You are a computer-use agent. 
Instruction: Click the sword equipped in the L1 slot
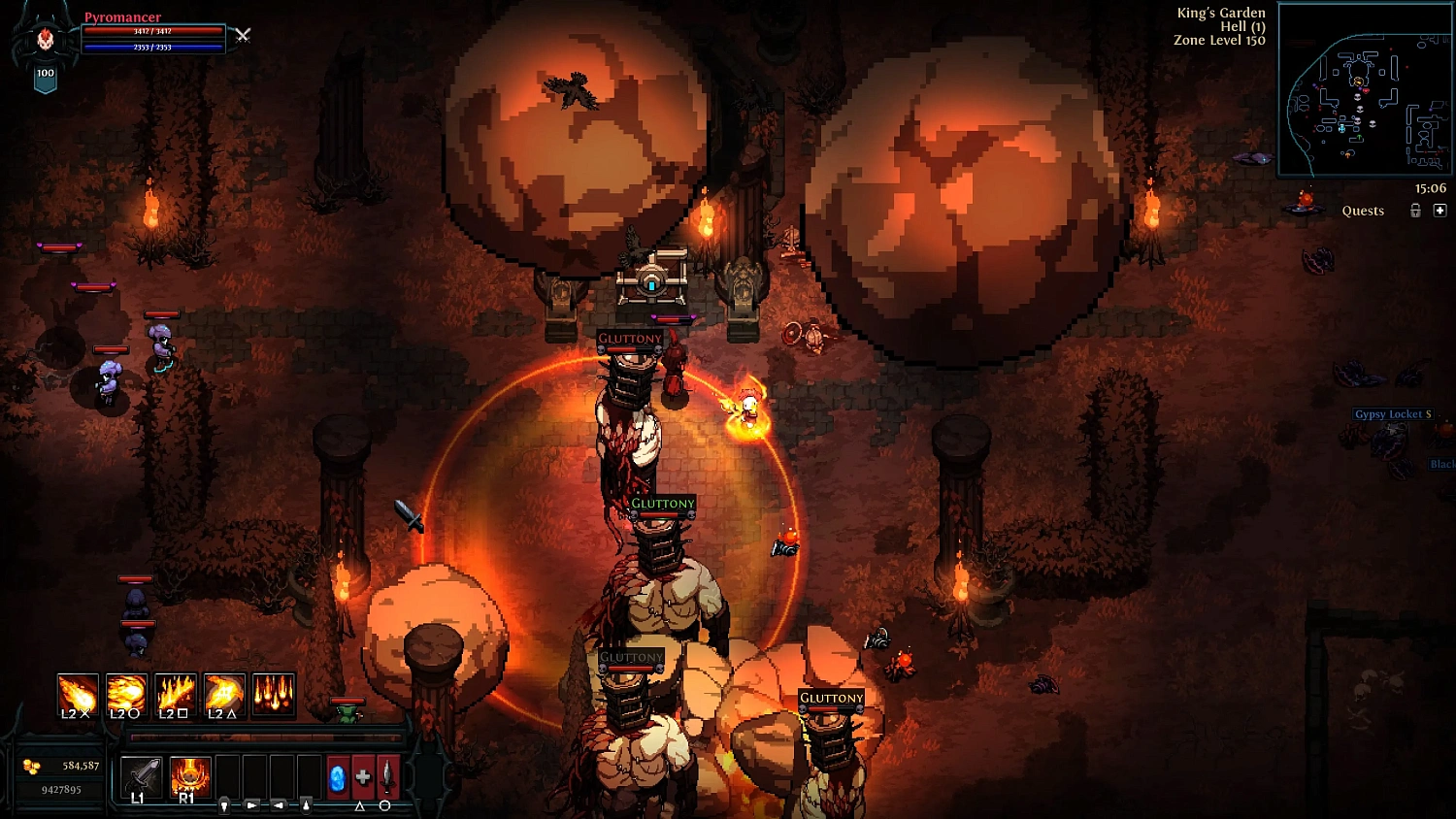tap(142, 776)
